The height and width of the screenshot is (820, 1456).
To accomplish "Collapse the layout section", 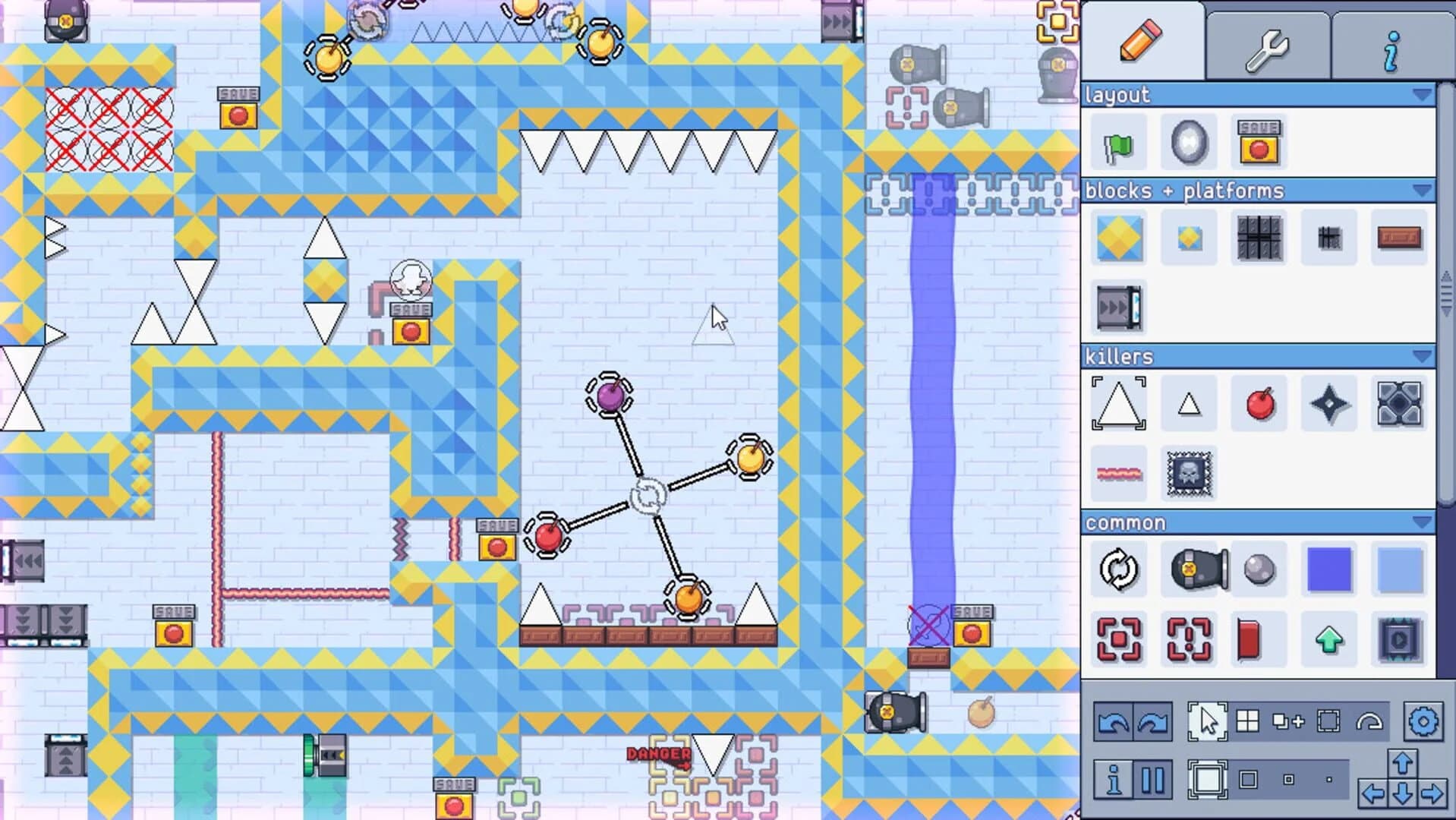I will click(1421, 95).
